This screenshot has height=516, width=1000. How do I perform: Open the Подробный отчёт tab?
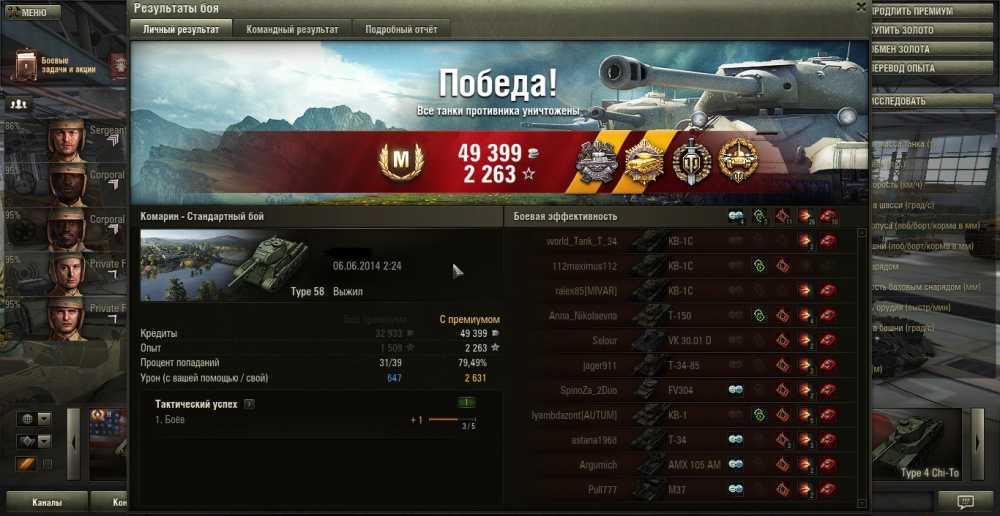[400, 29]
